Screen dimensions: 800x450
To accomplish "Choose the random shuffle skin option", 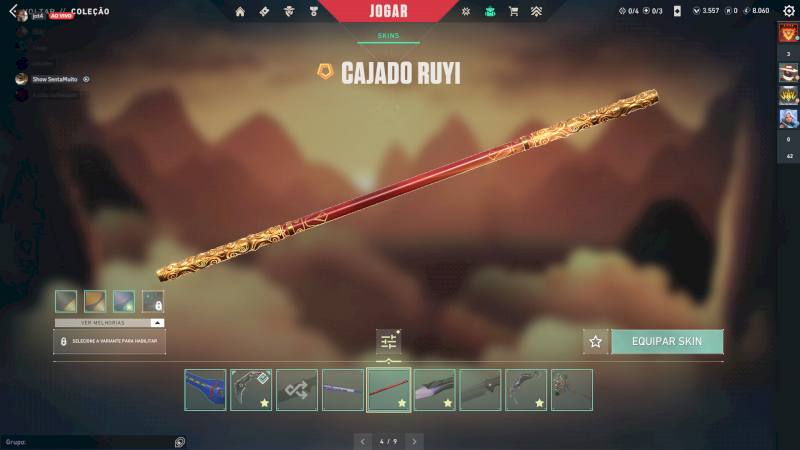I will point(297,390).
